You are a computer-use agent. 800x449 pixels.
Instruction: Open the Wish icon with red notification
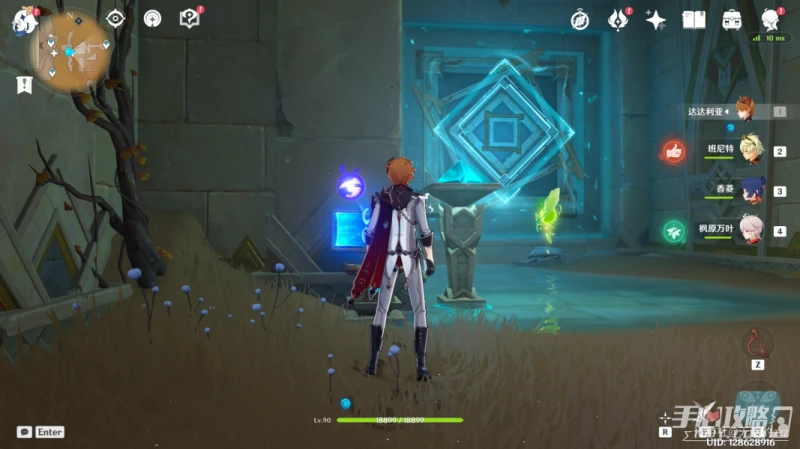[x=618, y=19]
